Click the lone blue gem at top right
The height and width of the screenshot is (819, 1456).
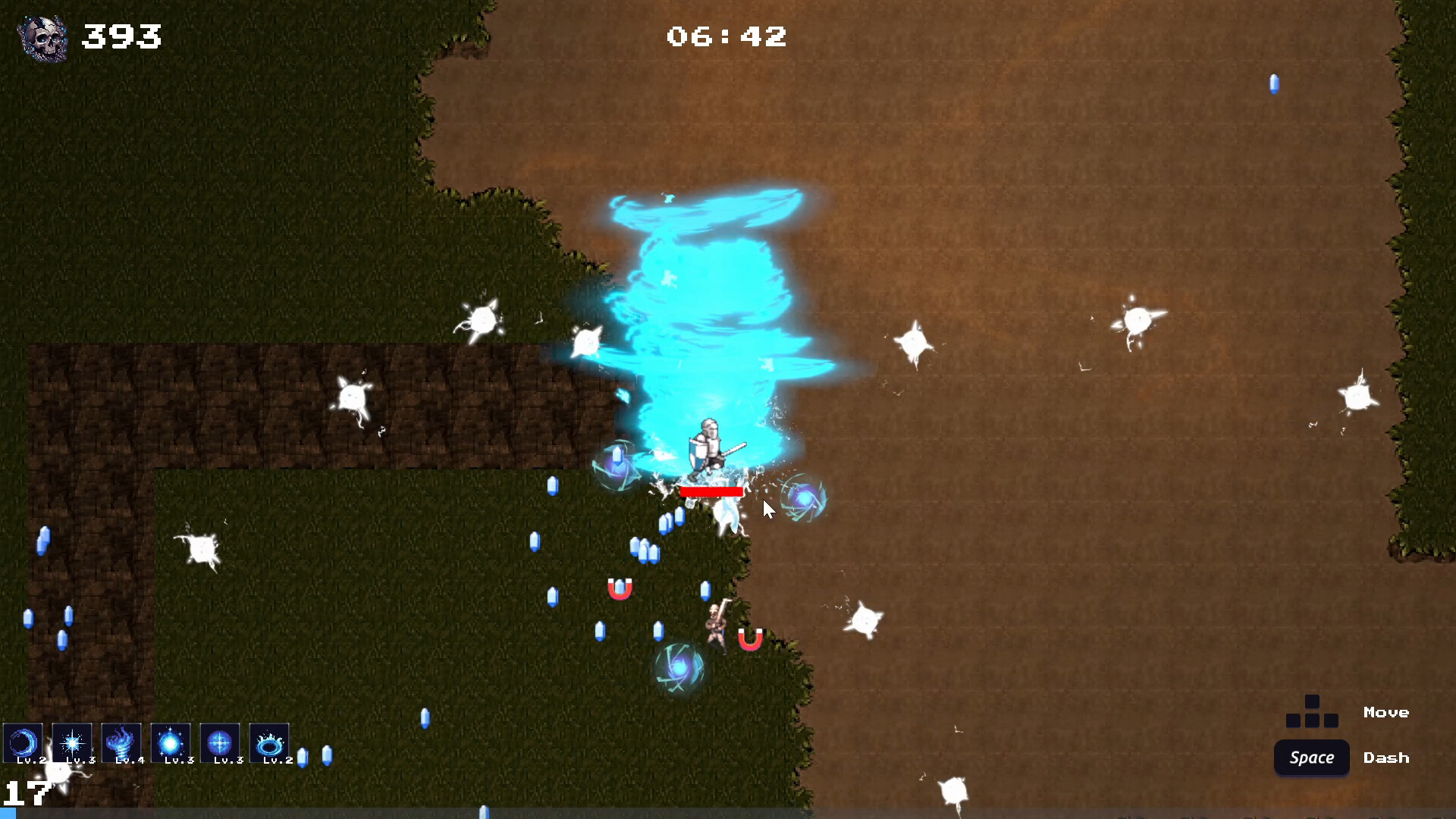[1274, 85]
